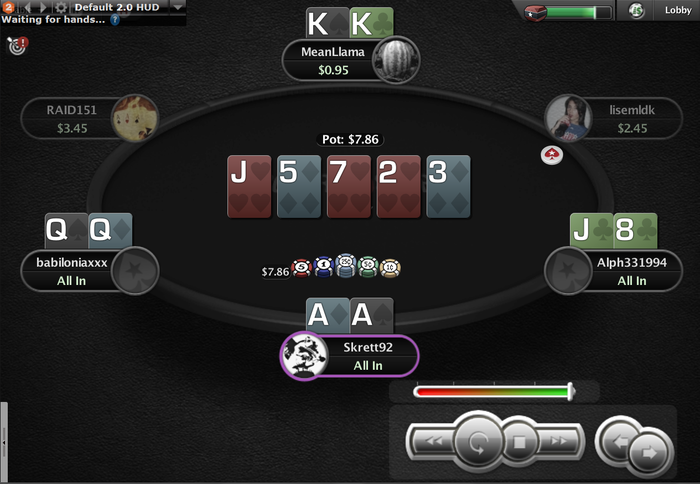Open the Default 2.0 HUD dropdown
Image resolution: width=700 pixels, height=484 pixels.
coord(178,6)
